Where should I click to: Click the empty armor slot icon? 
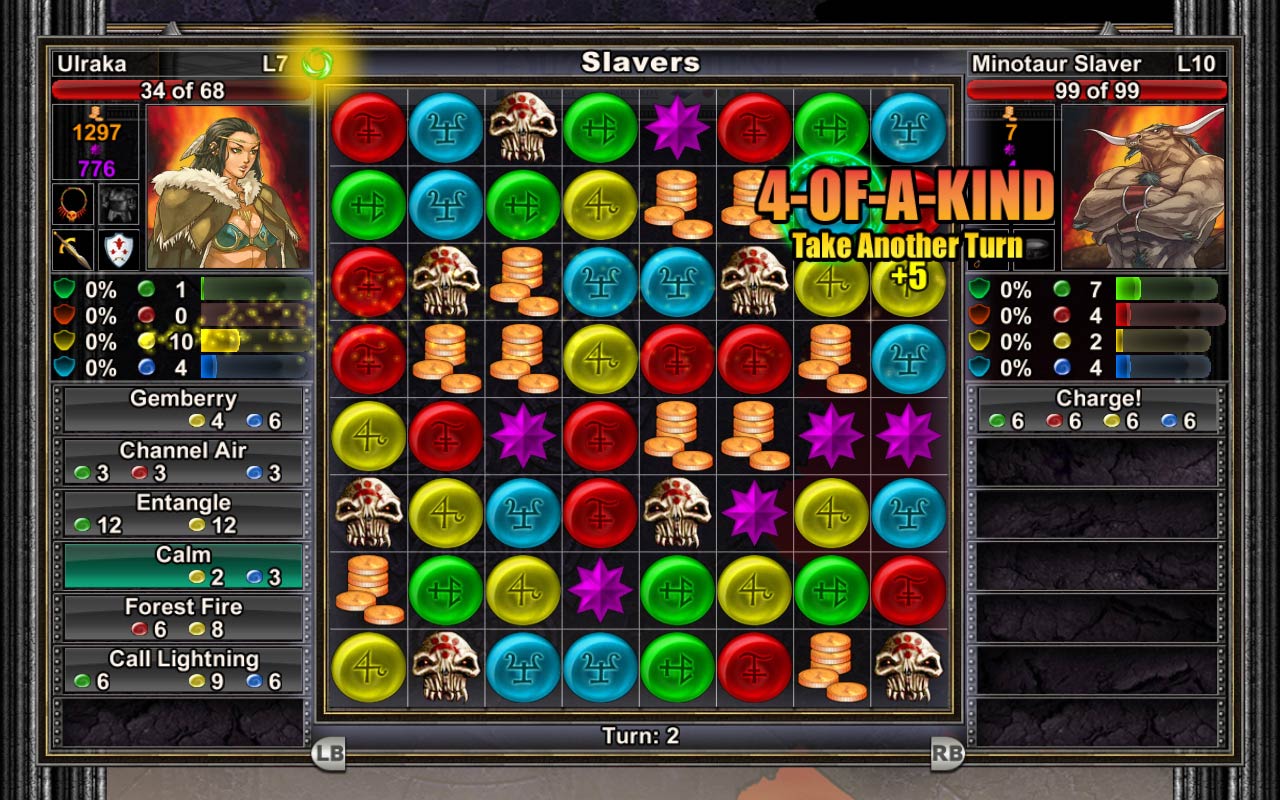(x=118, y=203)
